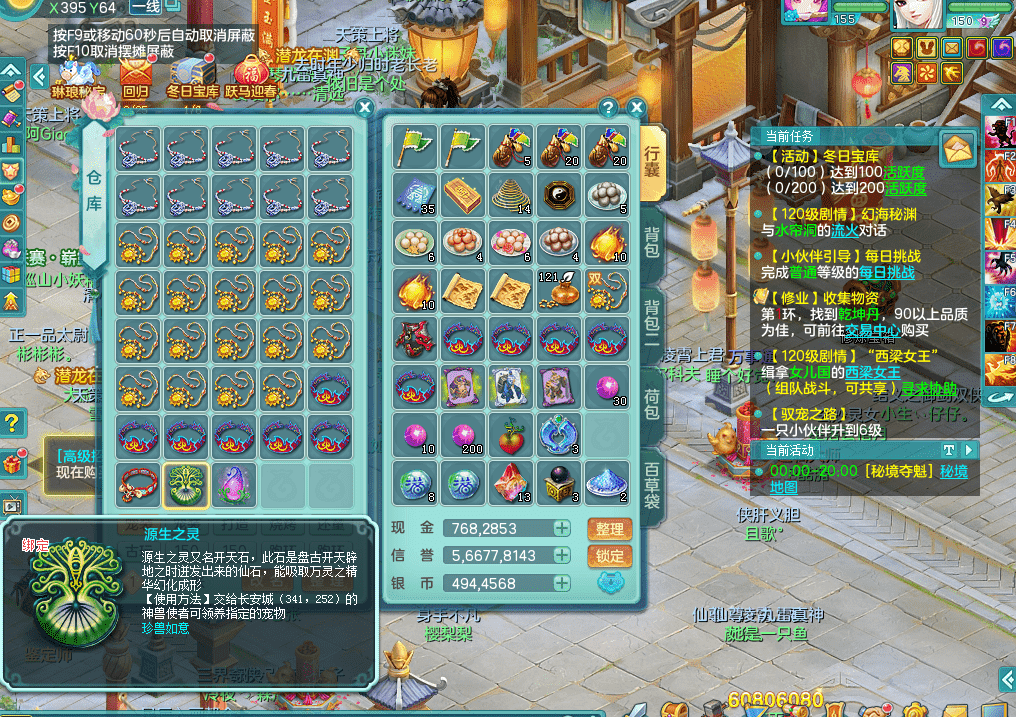Select the gold ingot item slot
This screenshot has width=1016, height=717.
pos(462,194)
